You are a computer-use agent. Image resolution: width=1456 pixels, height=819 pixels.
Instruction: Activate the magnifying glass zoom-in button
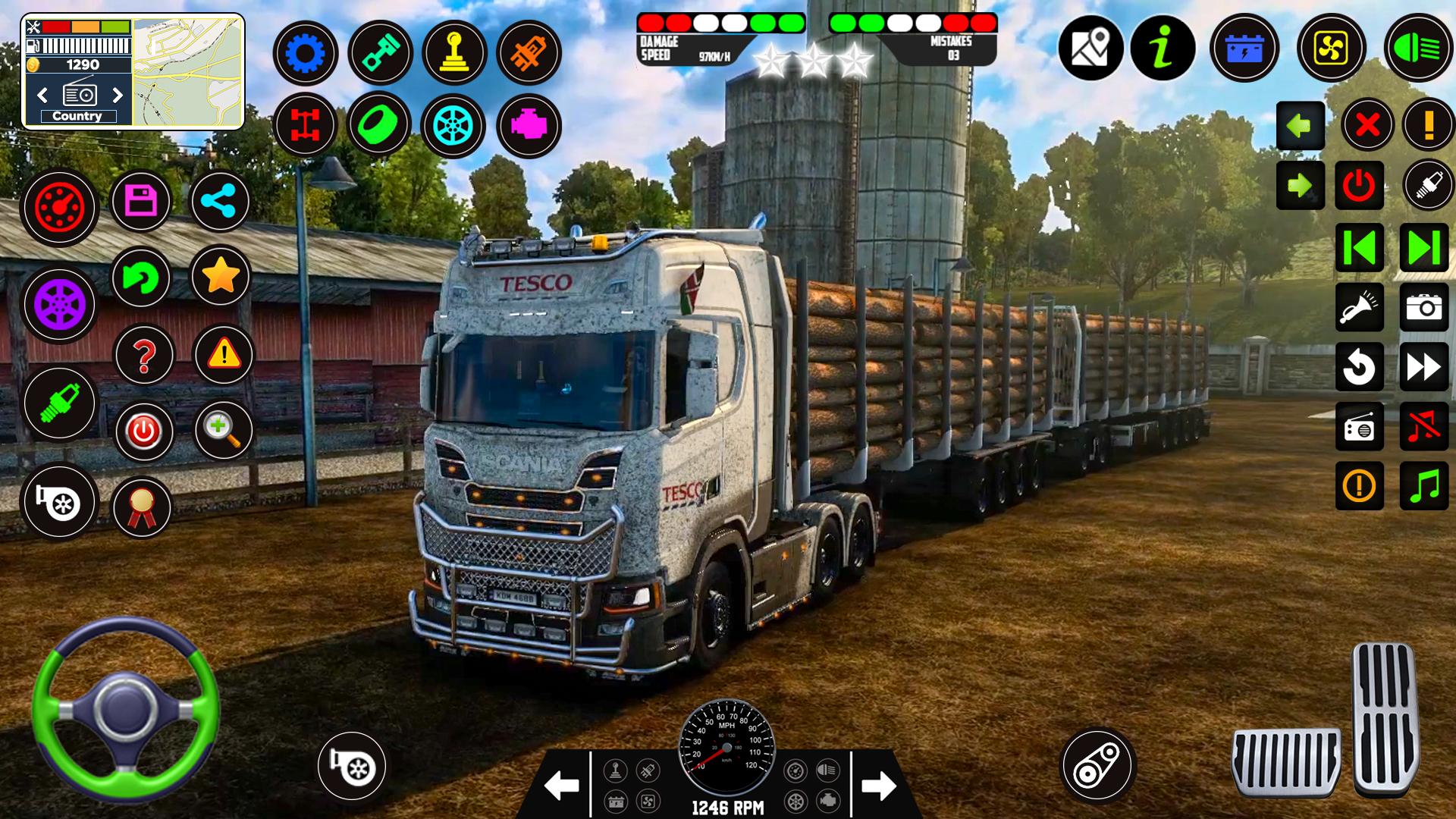(x=223, y=430)
